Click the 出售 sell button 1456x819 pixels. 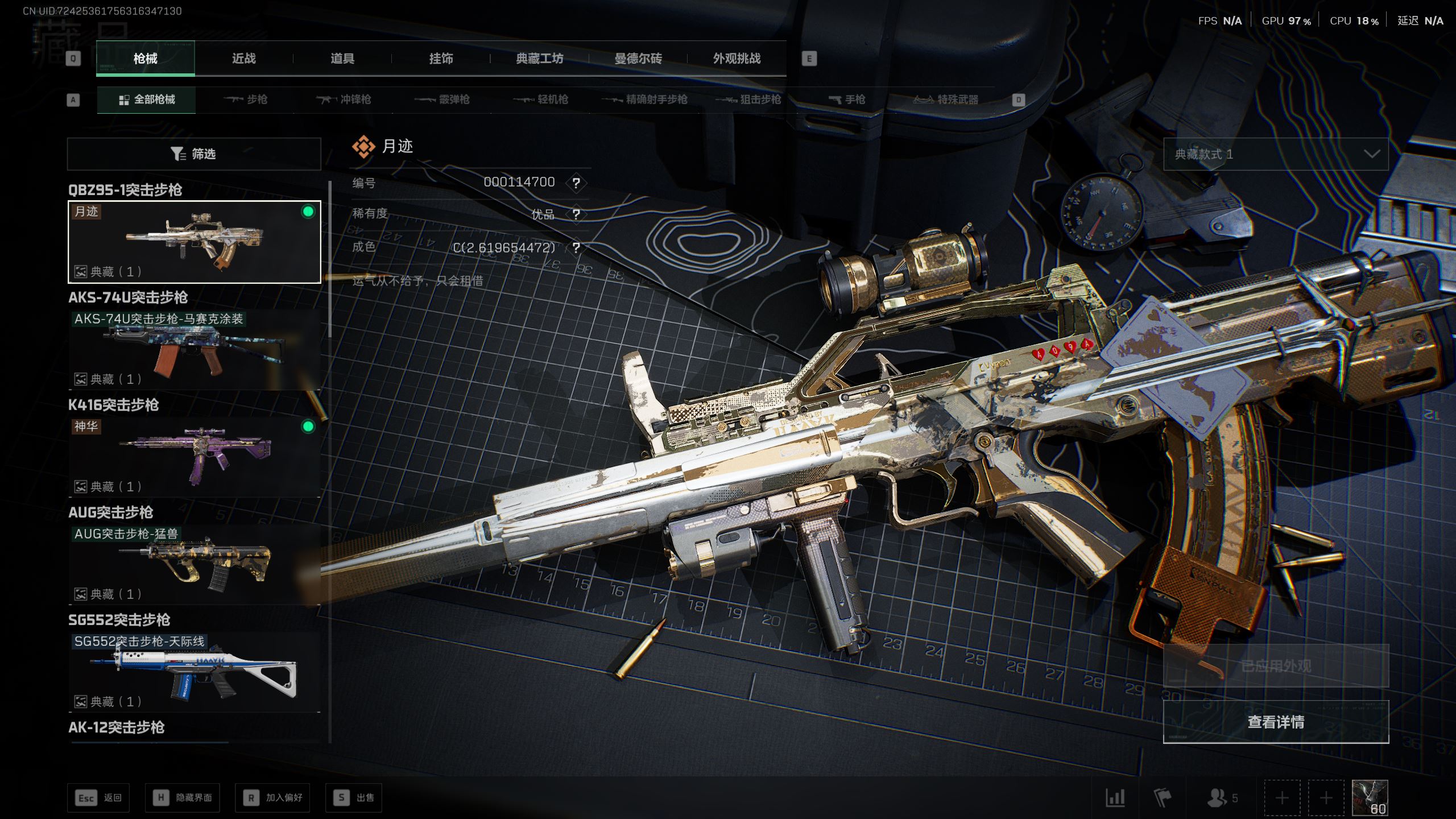[x=354, y=798]
